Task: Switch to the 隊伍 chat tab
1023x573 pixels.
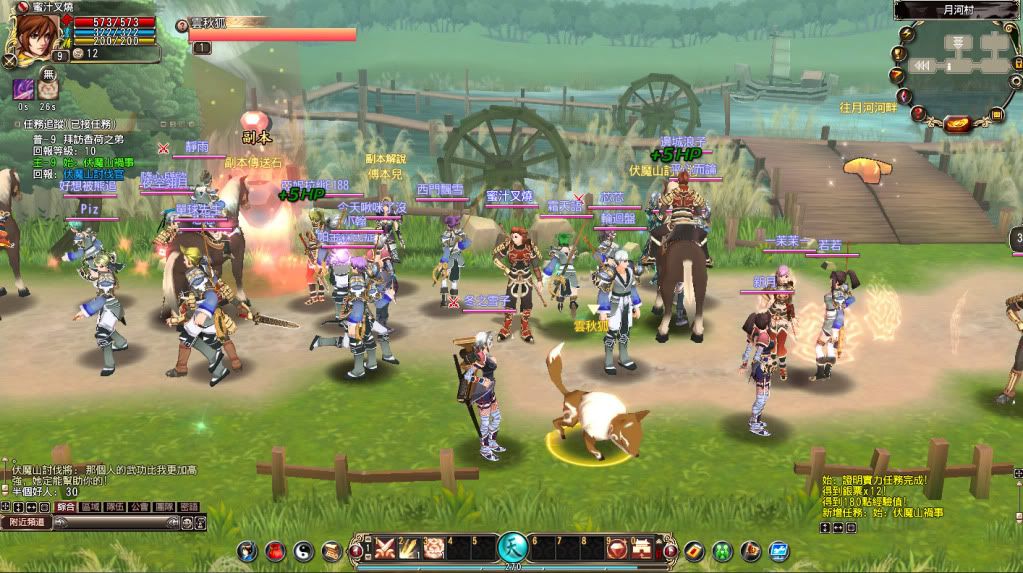Action: 115,507
